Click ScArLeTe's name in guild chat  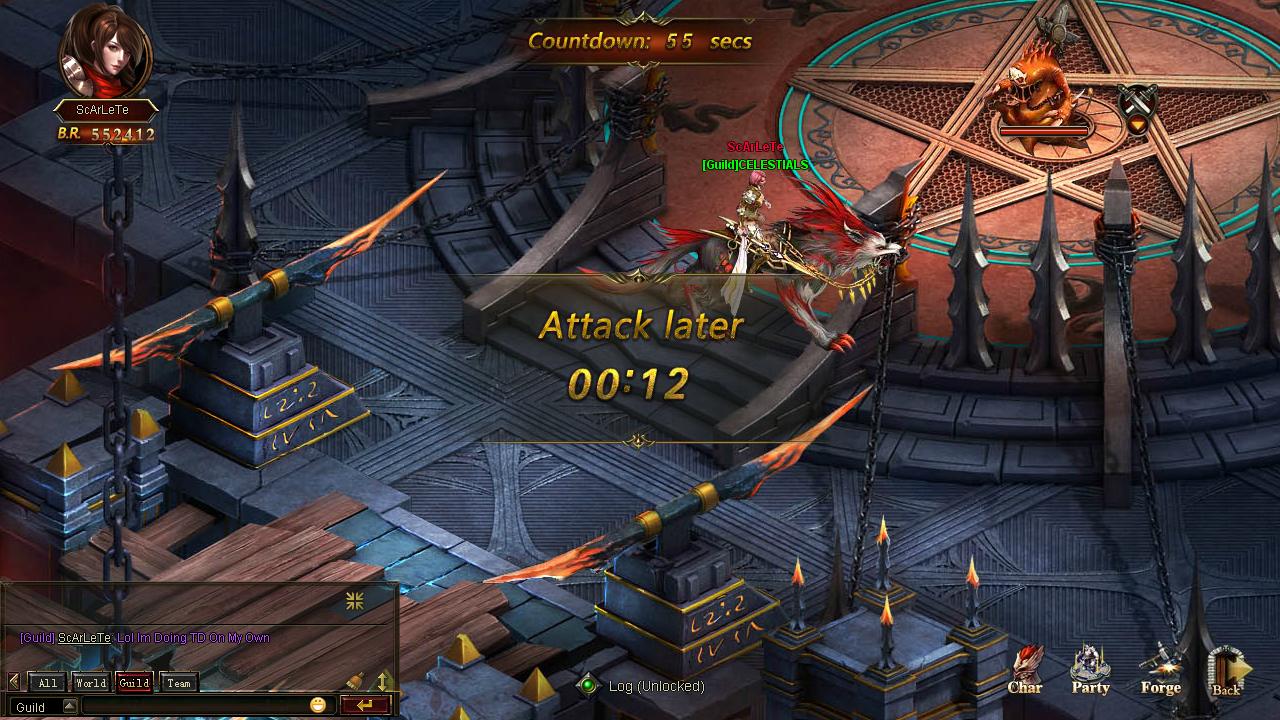[84, 638]
